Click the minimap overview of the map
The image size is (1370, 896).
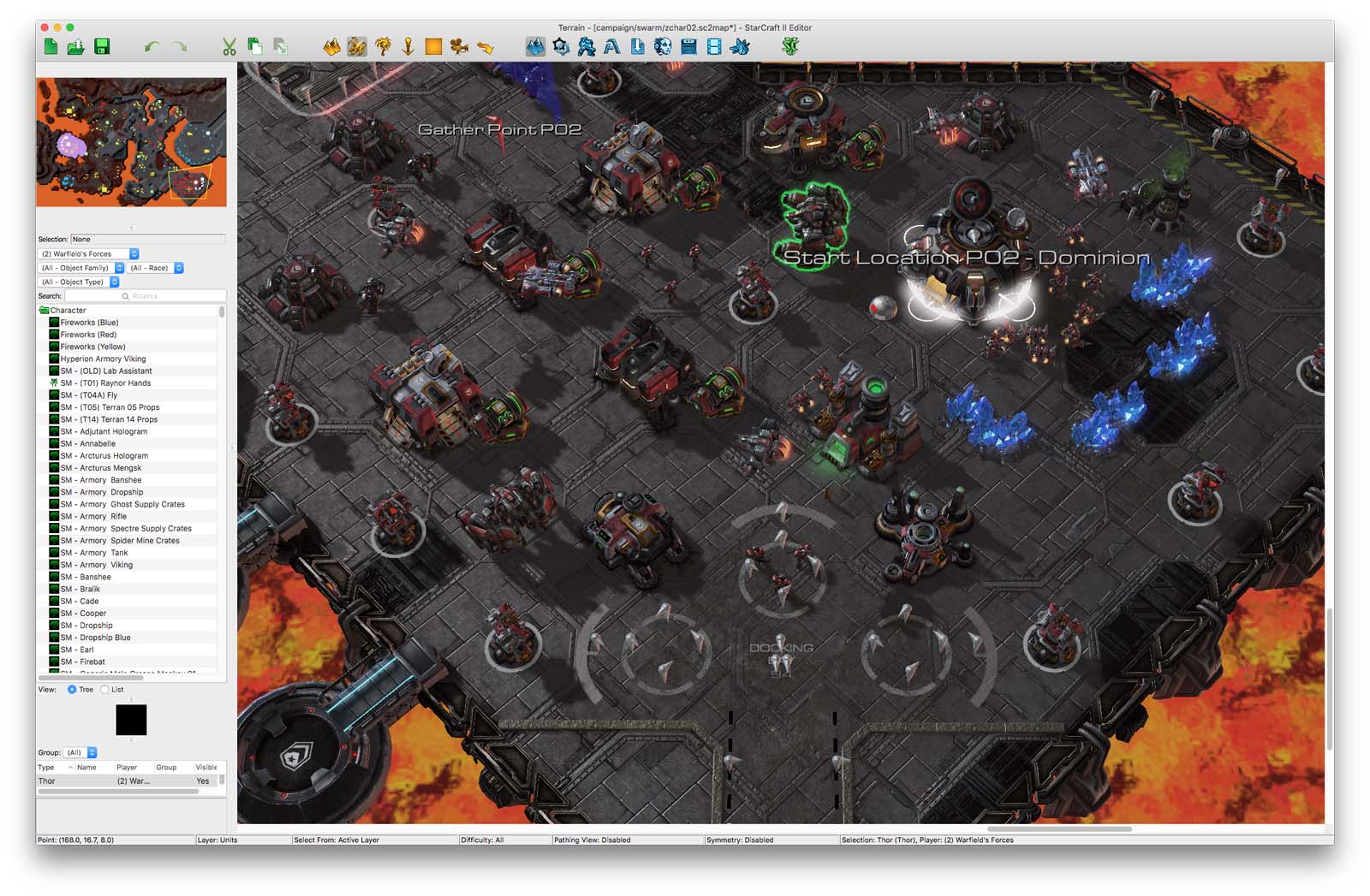pos(131,142)
